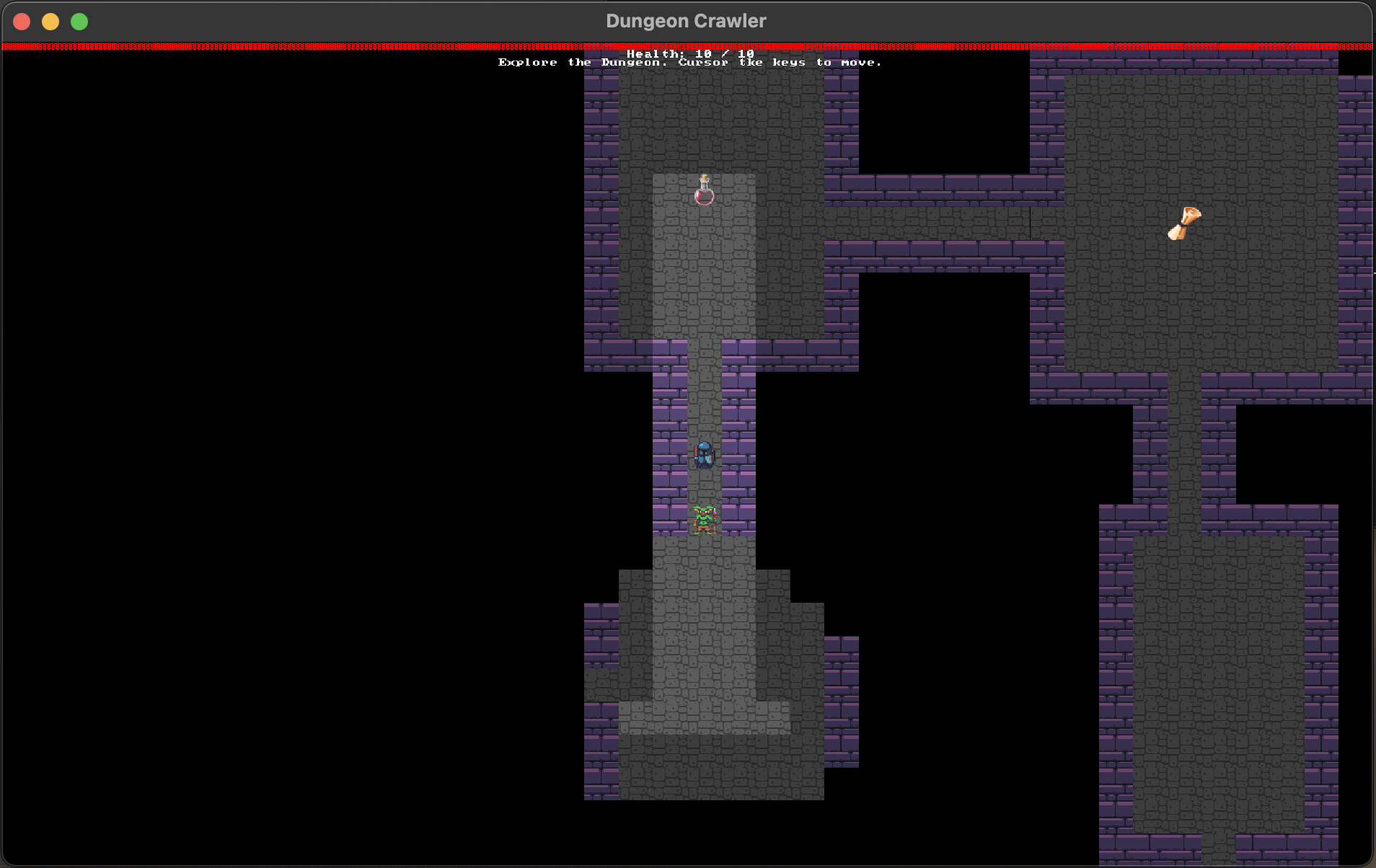The height and width of the screenshot is (868, 1376).
Task: Select the green goblin enemy
Action: [704, 519]
